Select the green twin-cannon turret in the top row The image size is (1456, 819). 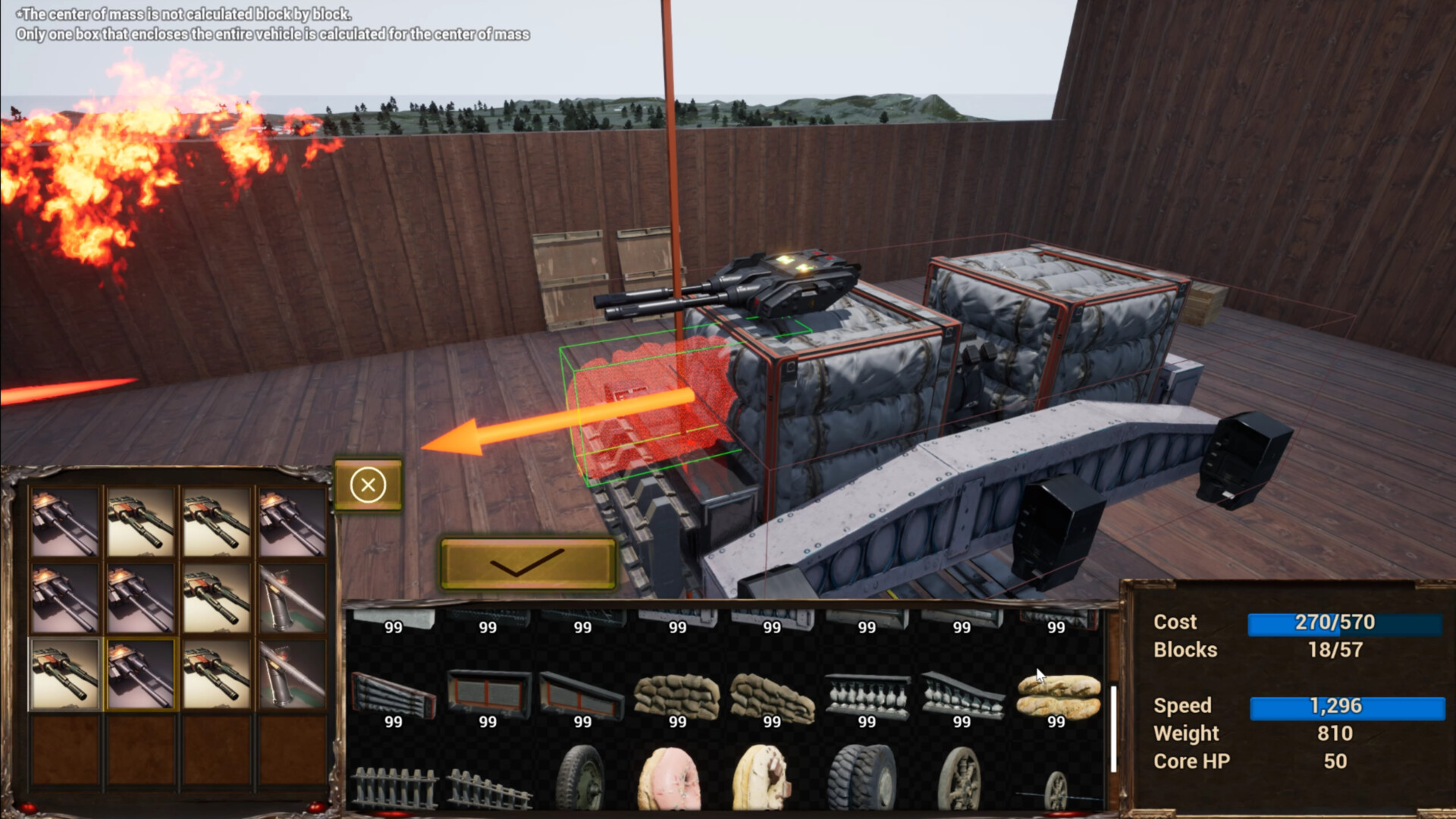pyautogui.click(x=140, y=519)
